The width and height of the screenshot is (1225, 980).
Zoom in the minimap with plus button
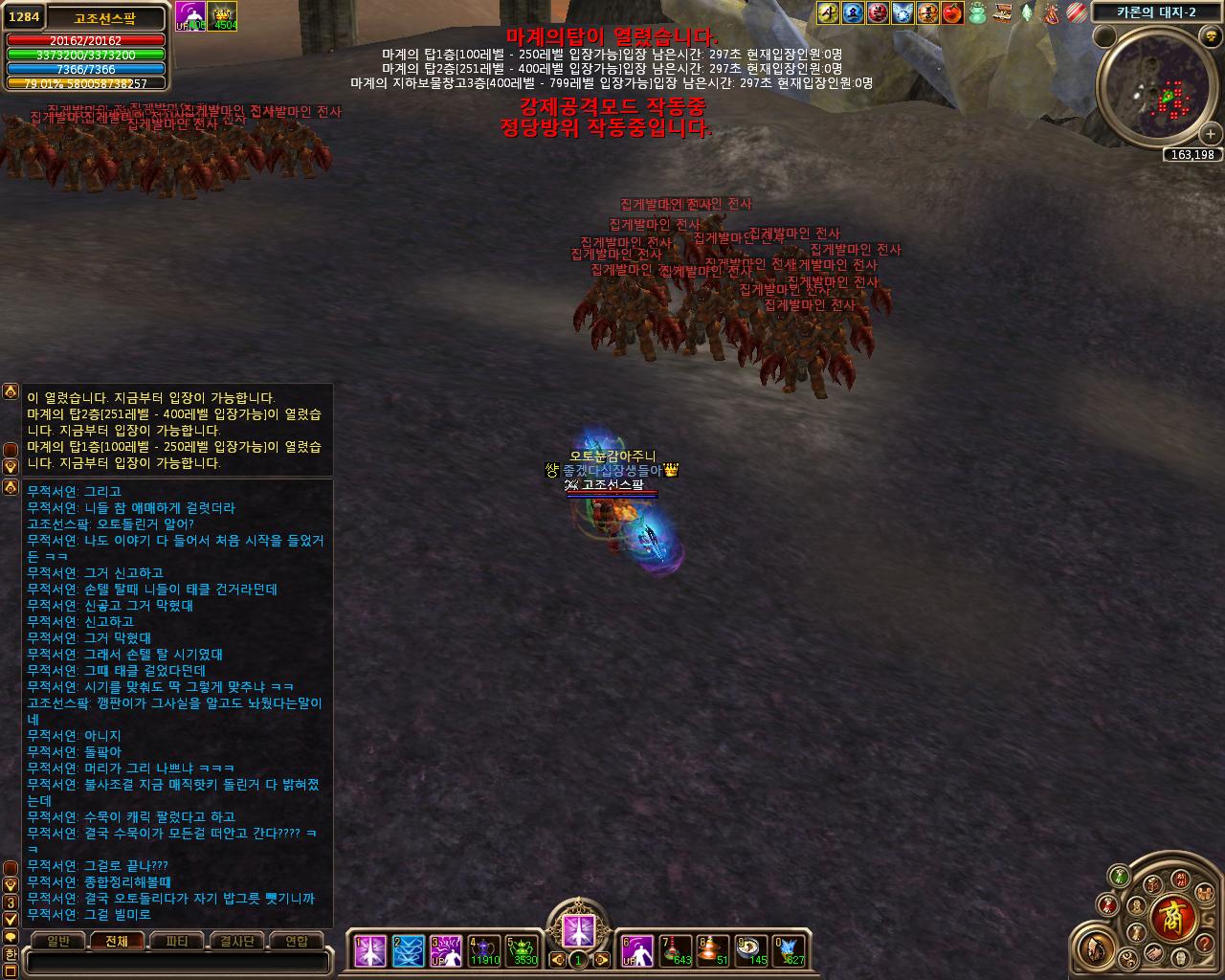(x=1210, y=134)
